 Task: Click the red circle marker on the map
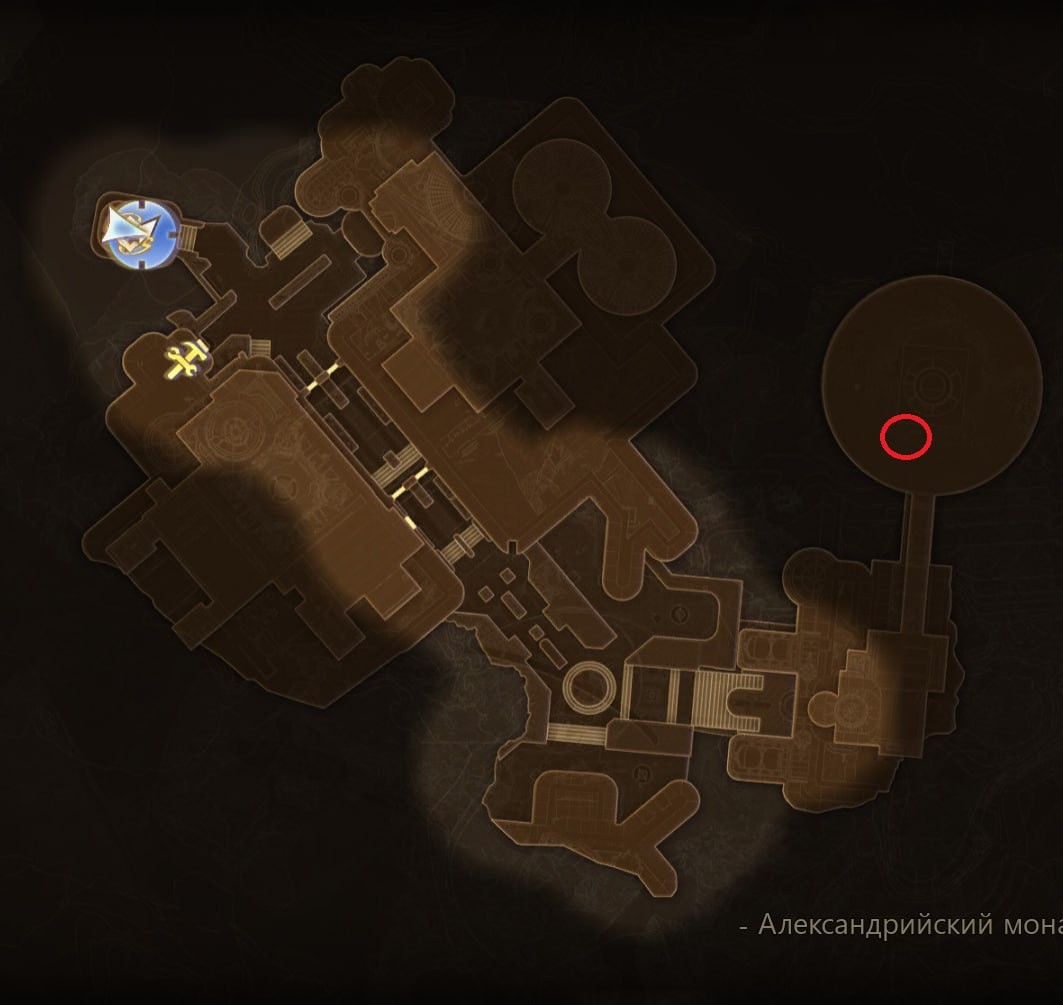tap(905, 437)
